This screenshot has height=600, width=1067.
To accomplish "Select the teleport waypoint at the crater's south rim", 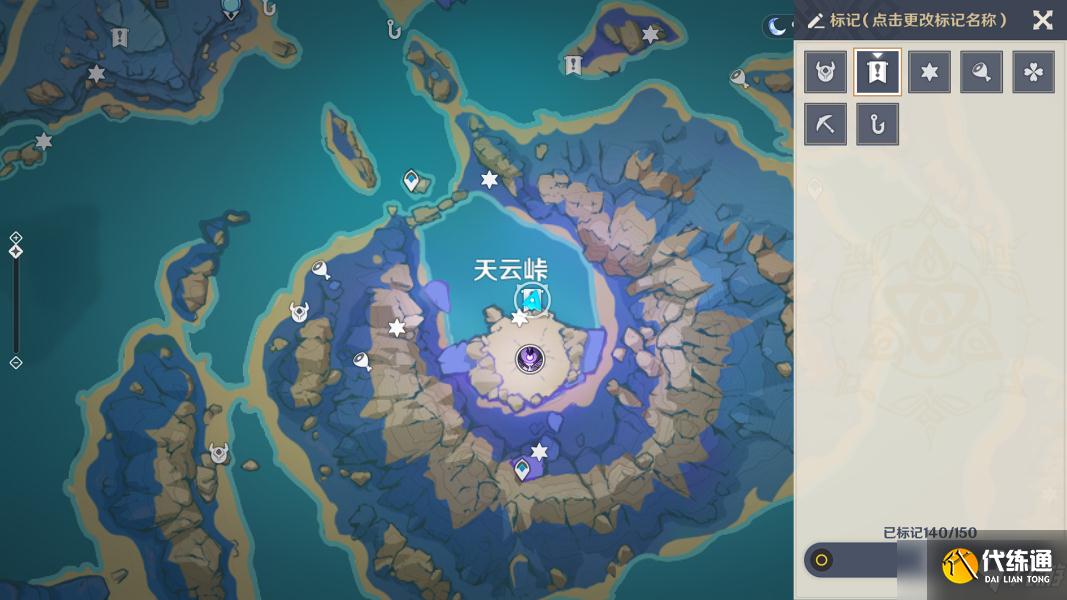I will 522,468.
